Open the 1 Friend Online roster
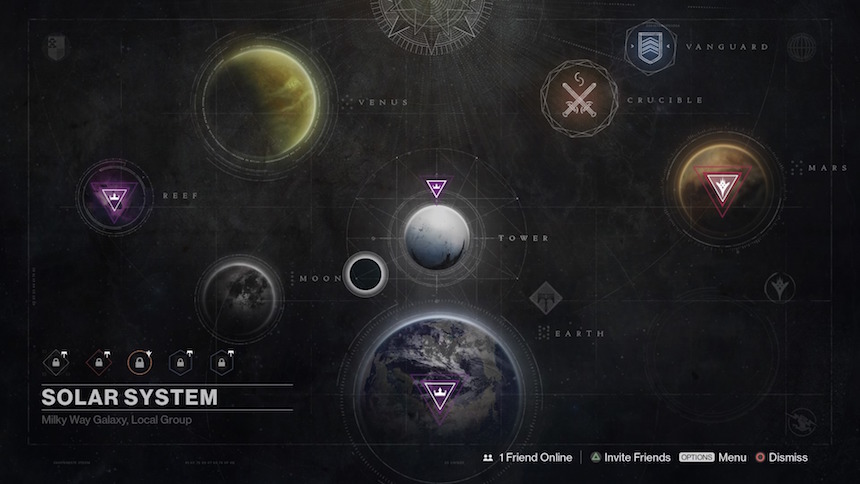The height and width of the screenshot is (484, 860). [526, 457]
